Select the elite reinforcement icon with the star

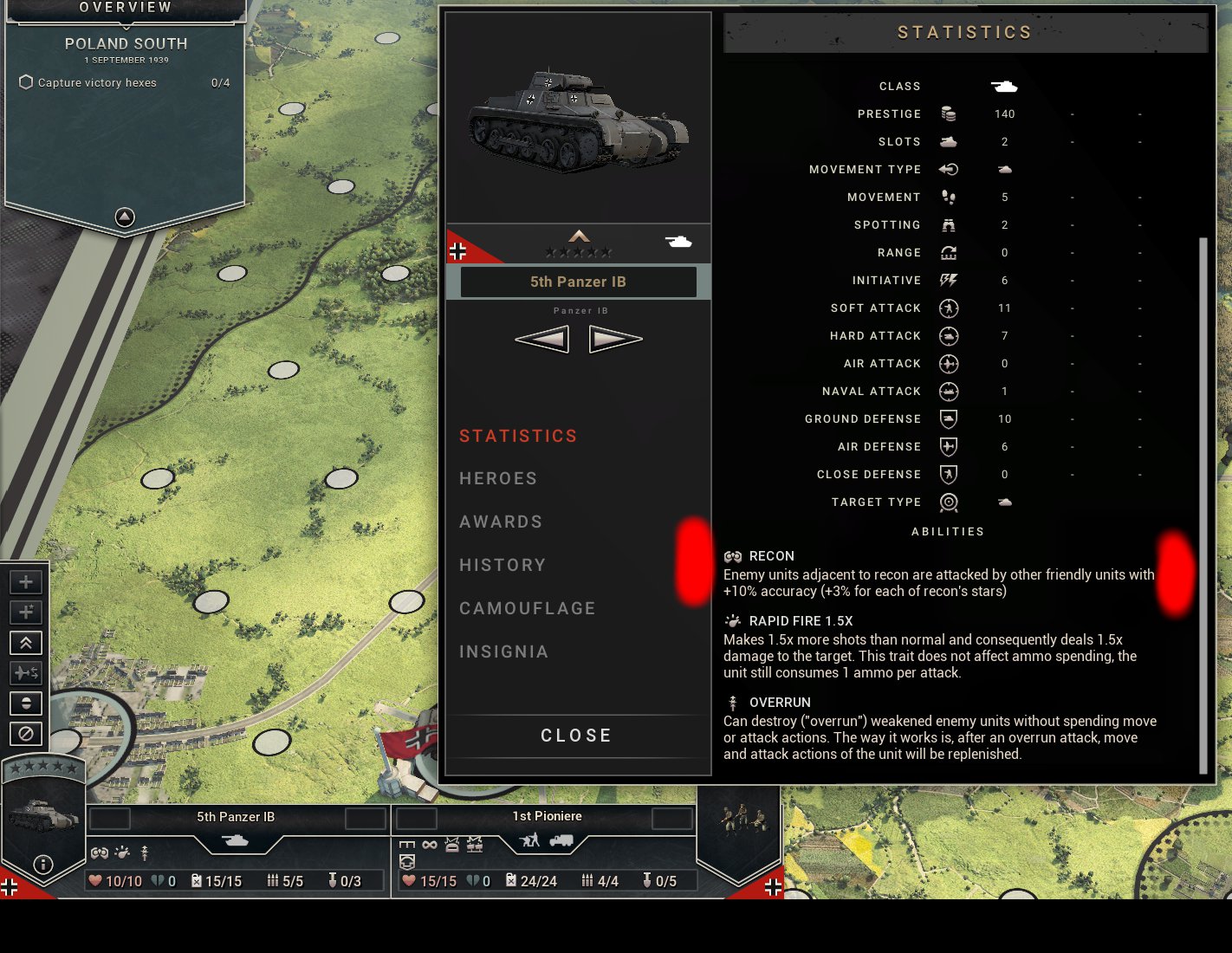point(25,613)
